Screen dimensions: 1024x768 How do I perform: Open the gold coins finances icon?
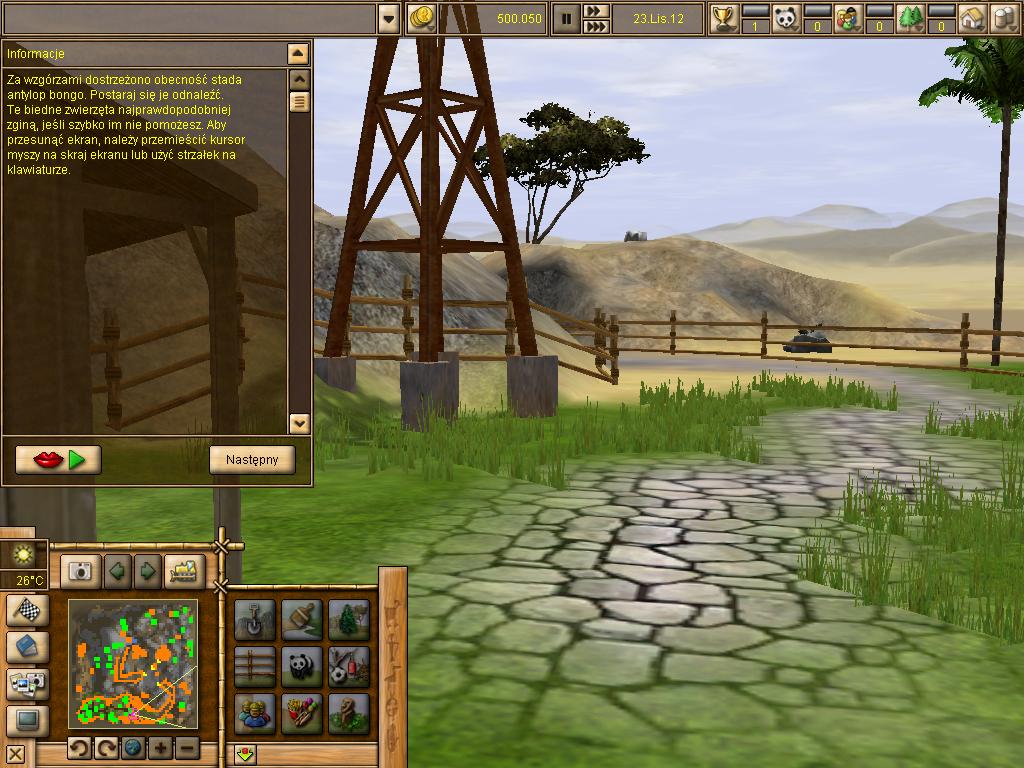(x=423, y=18)
